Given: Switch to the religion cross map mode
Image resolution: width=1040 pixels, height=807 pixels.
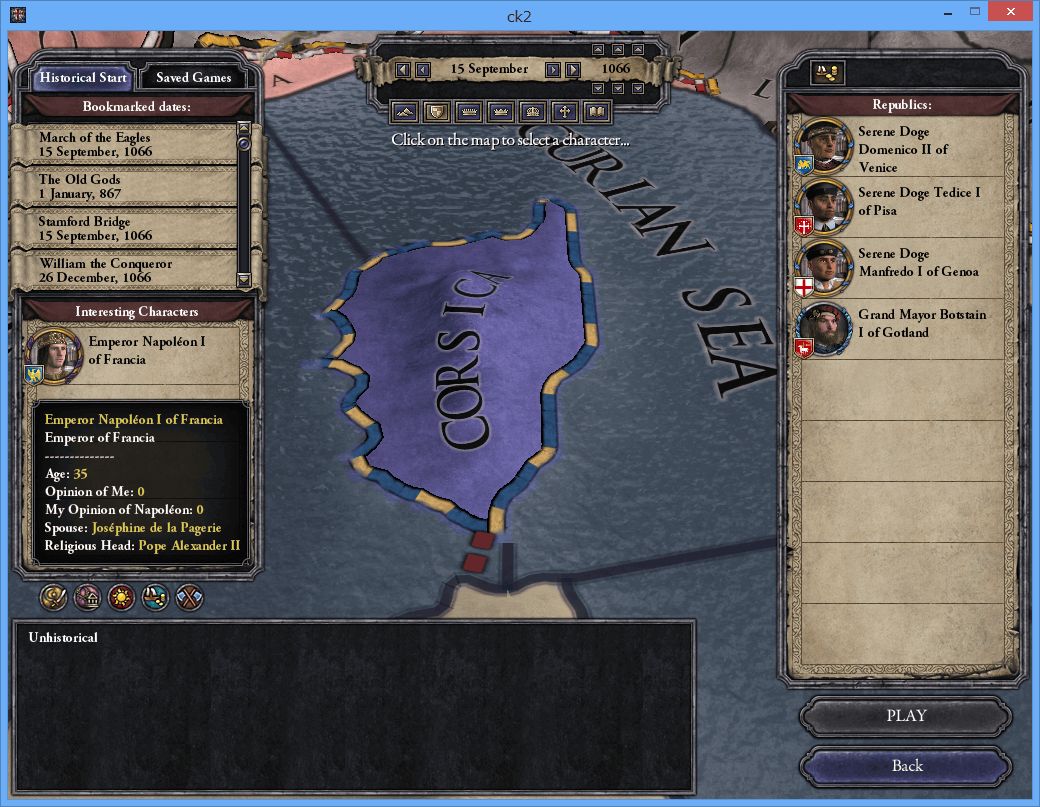Looking at the screenshot, I should tap(566, 111).
